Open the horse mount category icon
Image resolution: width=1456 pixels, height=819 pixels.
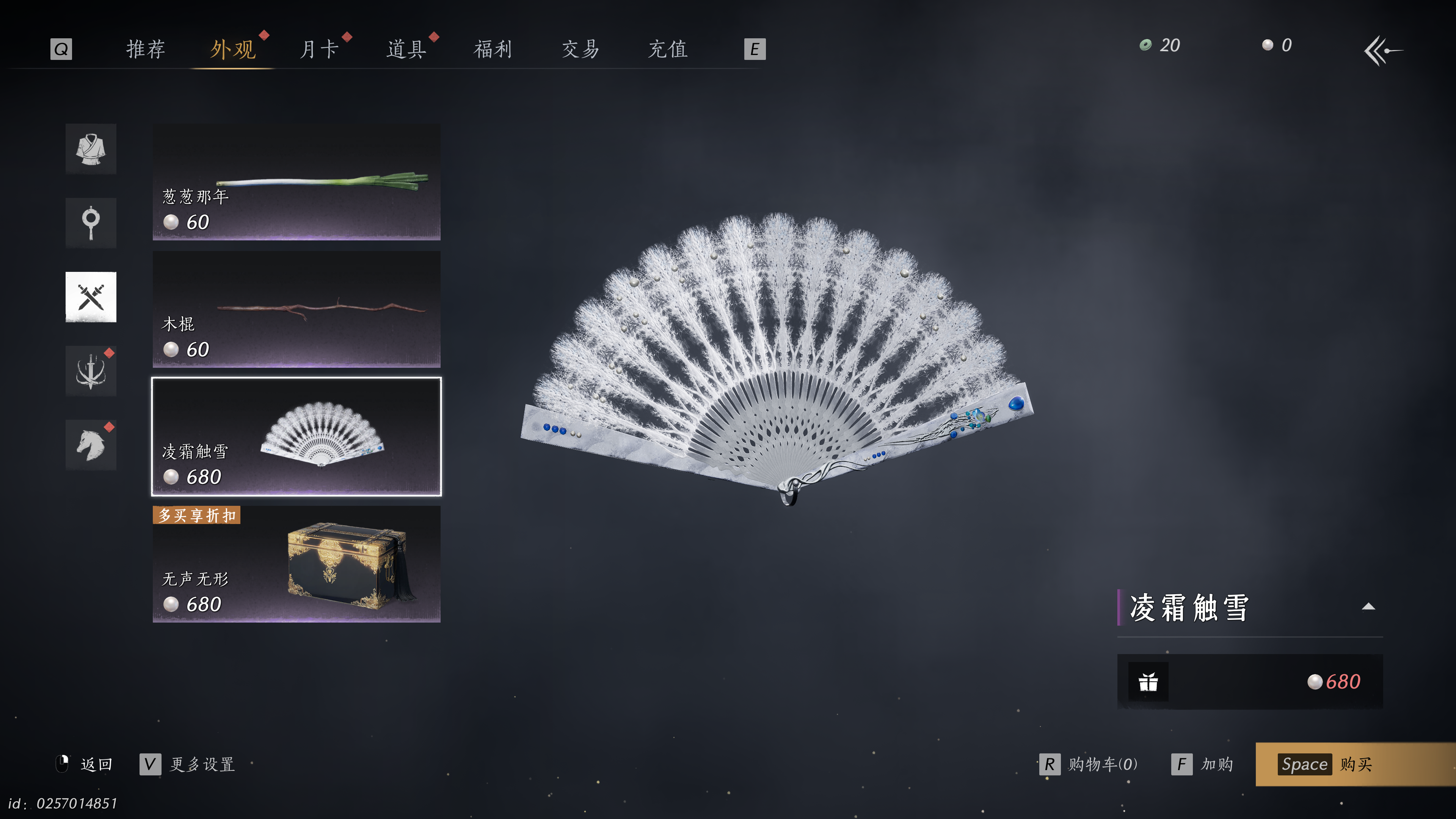tap(91, 445)
